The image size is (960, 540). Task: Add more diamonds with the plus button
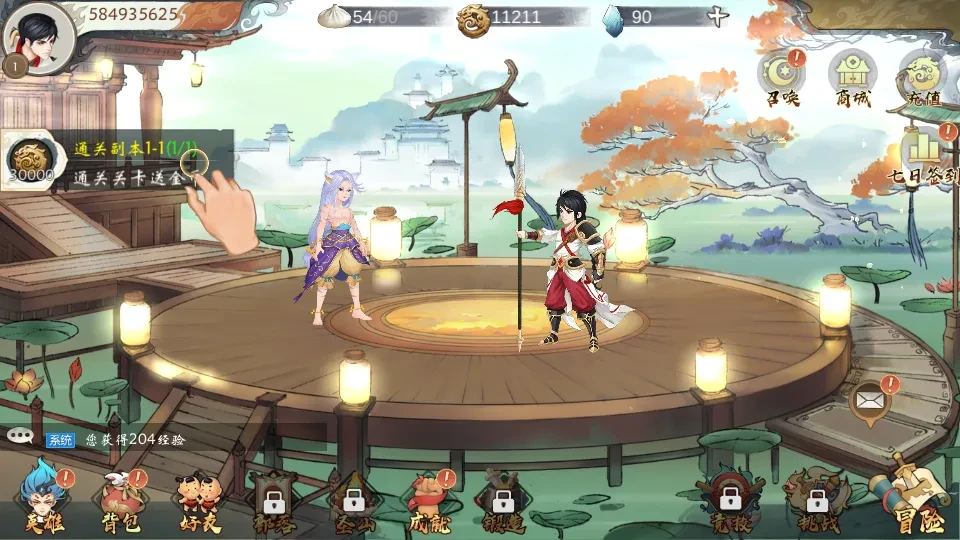717,17
